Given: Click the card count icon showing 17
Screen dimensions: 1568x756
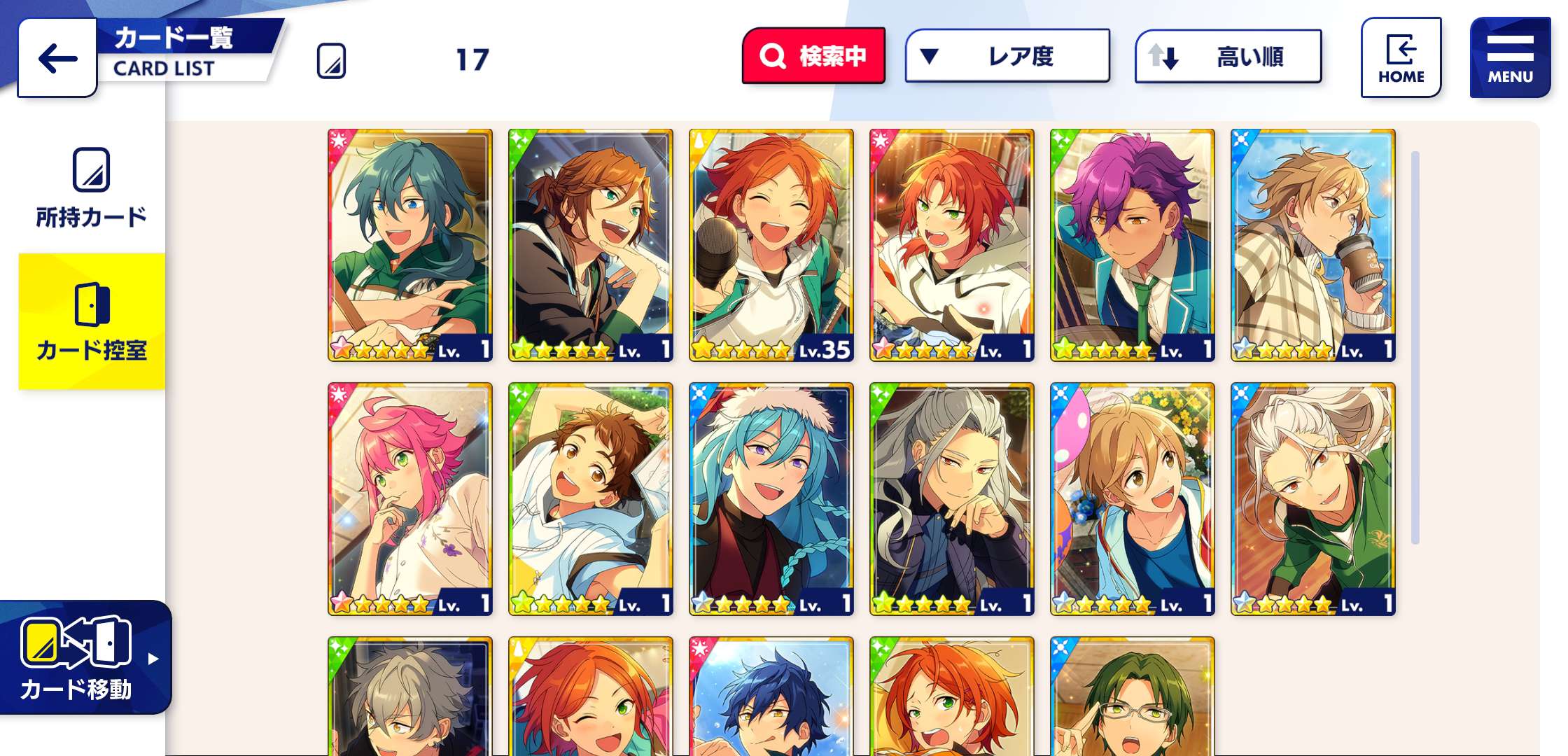Looking at the screenshot, I should click(x=332, y=62).
